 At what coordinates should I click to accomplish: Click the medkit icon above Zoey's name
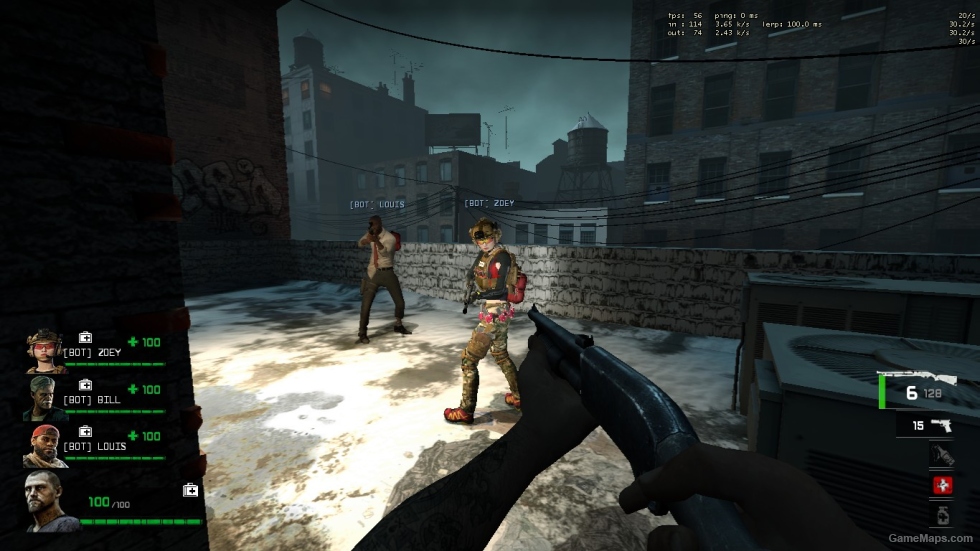pyautogui.click(x=85, y=338)
